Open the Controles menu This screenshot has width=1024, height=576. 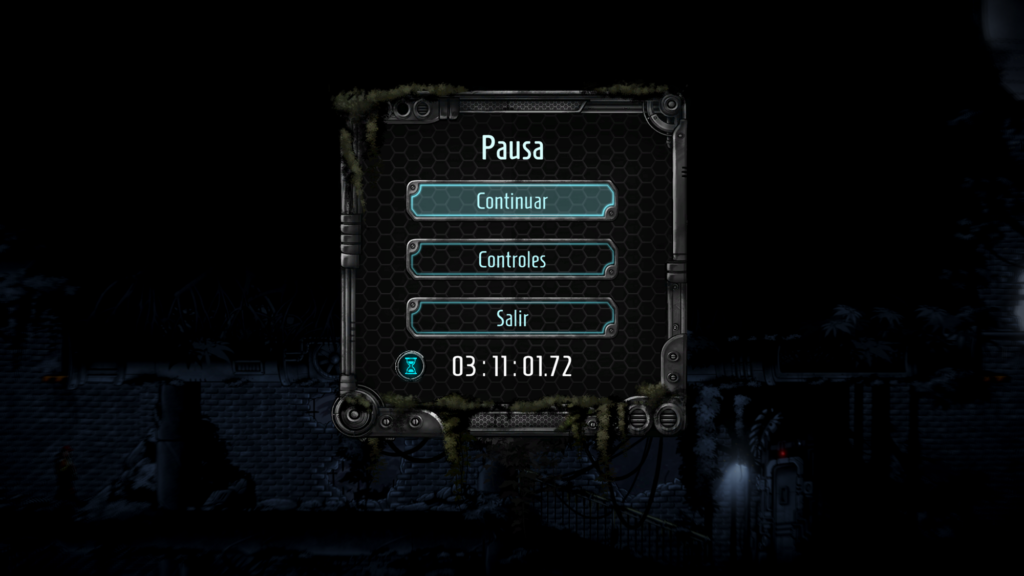pyautogui.click(x=511, y=259)
